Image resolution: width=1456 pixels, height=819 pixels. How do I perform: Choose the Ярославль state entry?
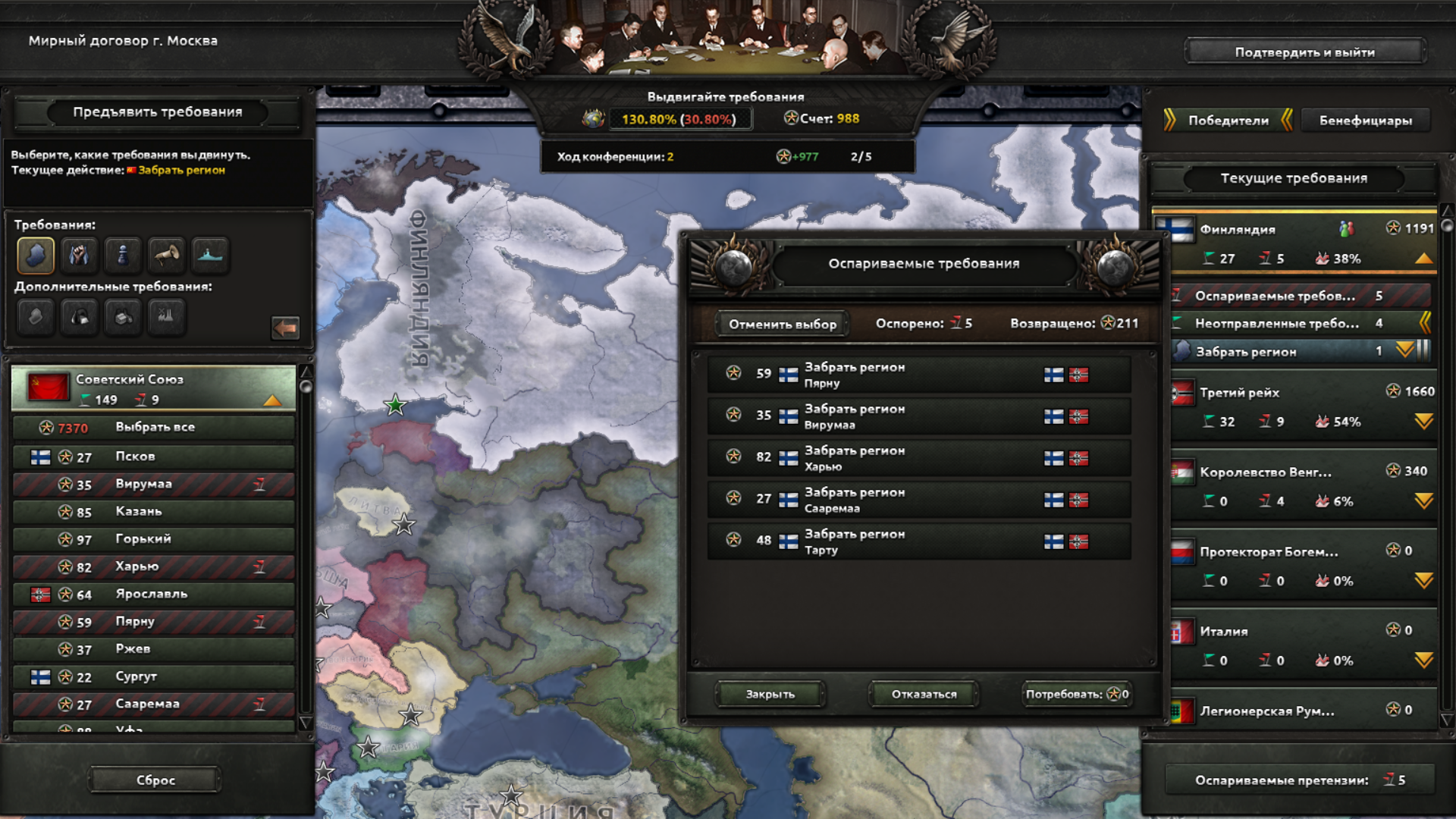154,595
